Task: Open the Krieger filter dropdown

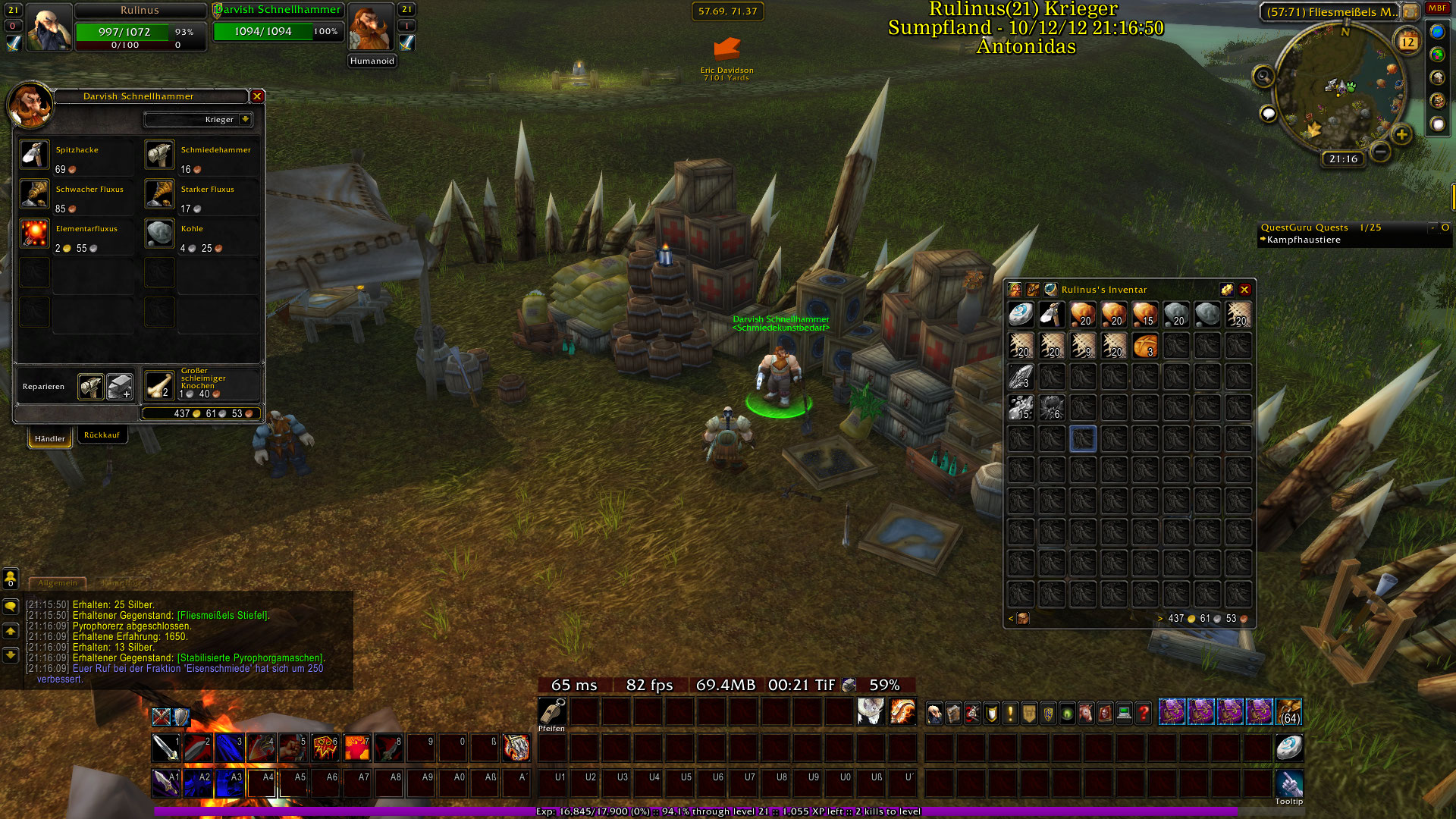Action: coord(245,120)
